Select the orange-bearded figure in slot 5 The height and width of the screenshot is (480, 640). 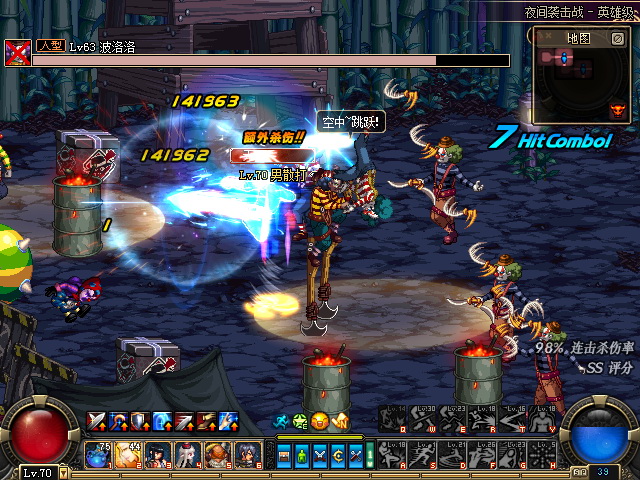[218, 455]
